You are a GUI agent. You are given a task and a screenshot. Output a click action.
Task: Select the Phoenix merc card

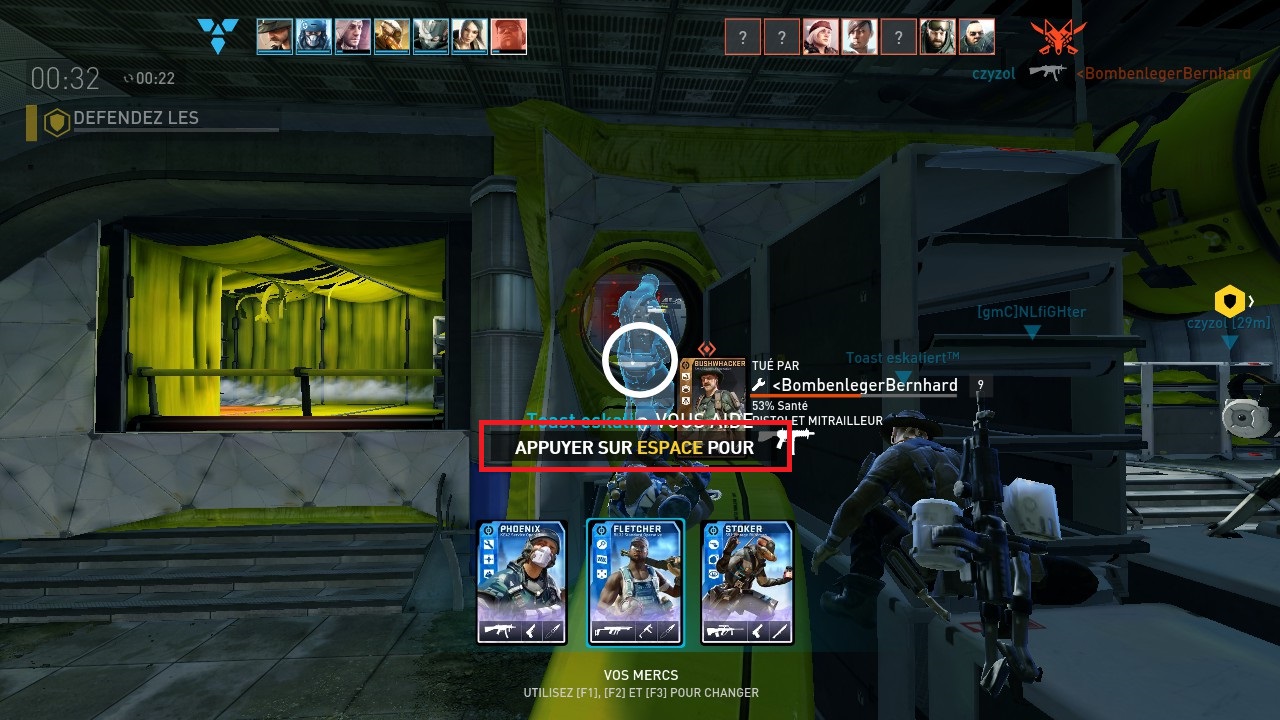pos(521,582)
